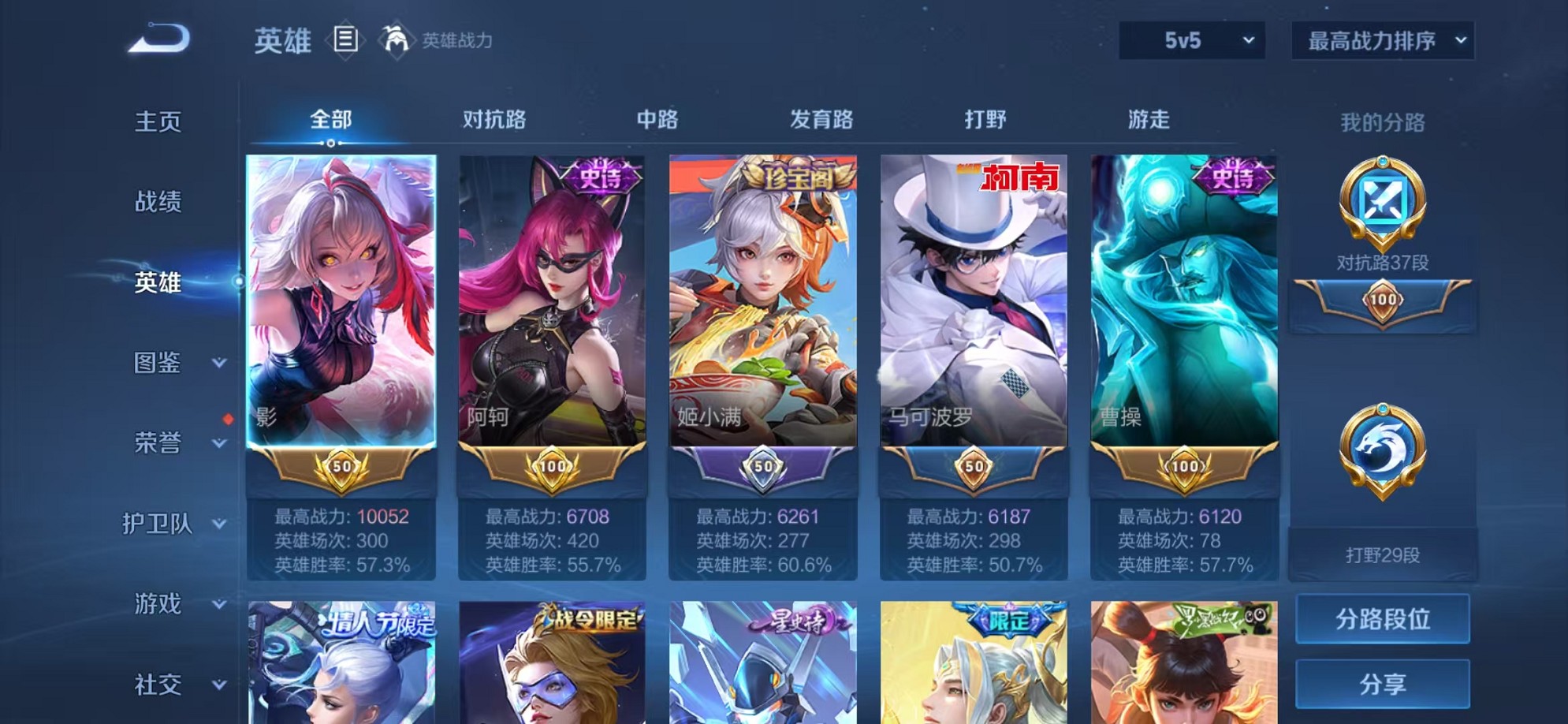Tap the 史诗 skin tag on 阿轲's card
Image resolution: width=1568 pixels, height=724 pixels.
point(597,176)
